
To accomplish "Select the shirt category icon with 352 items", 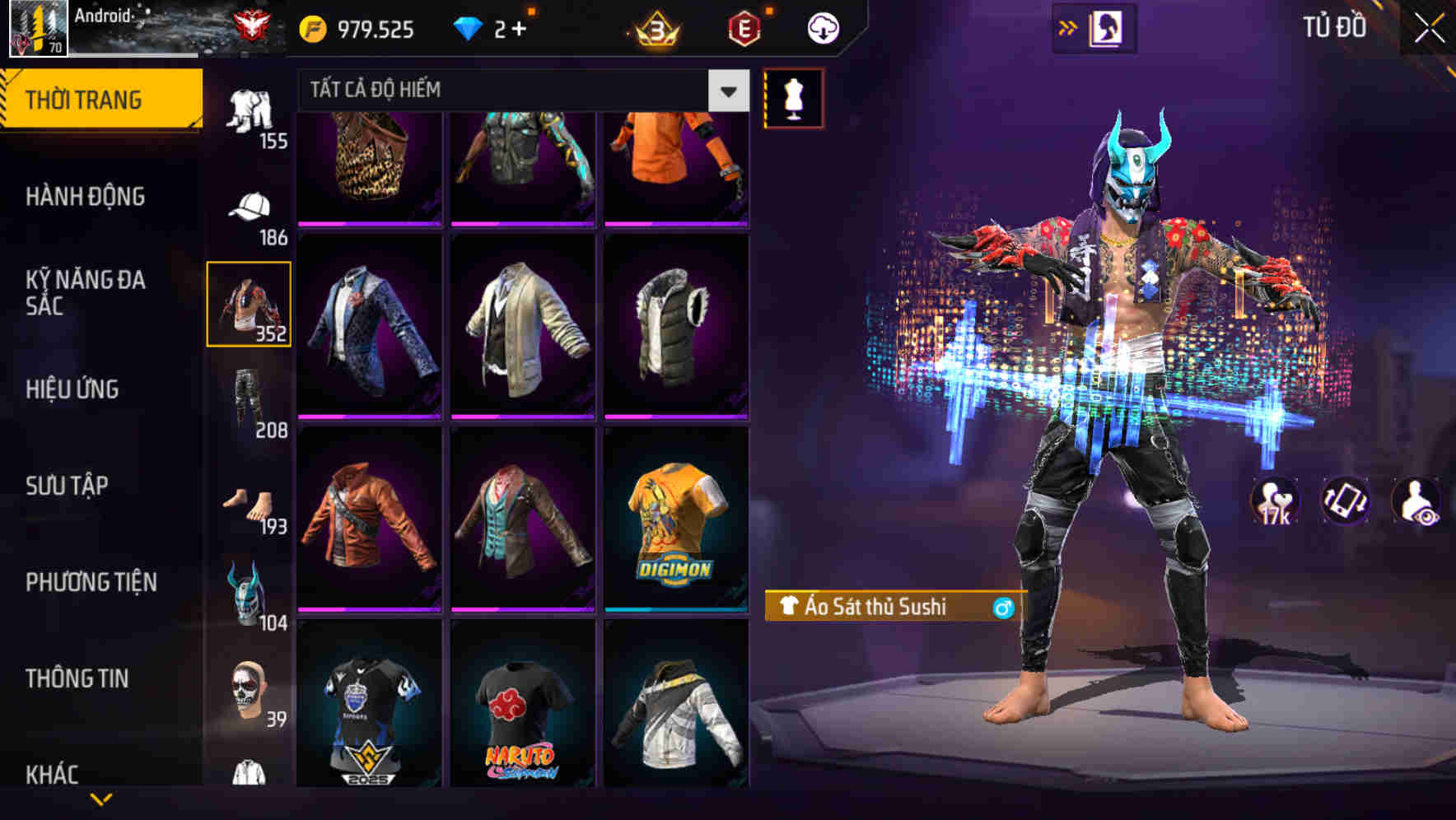I will (x=250, y=303).
